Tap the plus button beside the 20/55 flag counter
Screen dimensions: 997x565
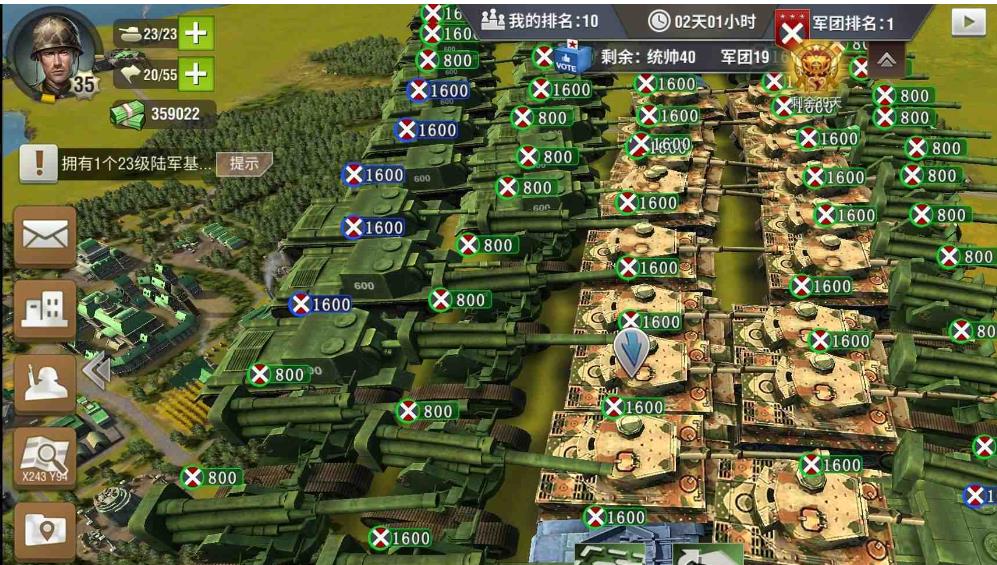pos(196,73)
